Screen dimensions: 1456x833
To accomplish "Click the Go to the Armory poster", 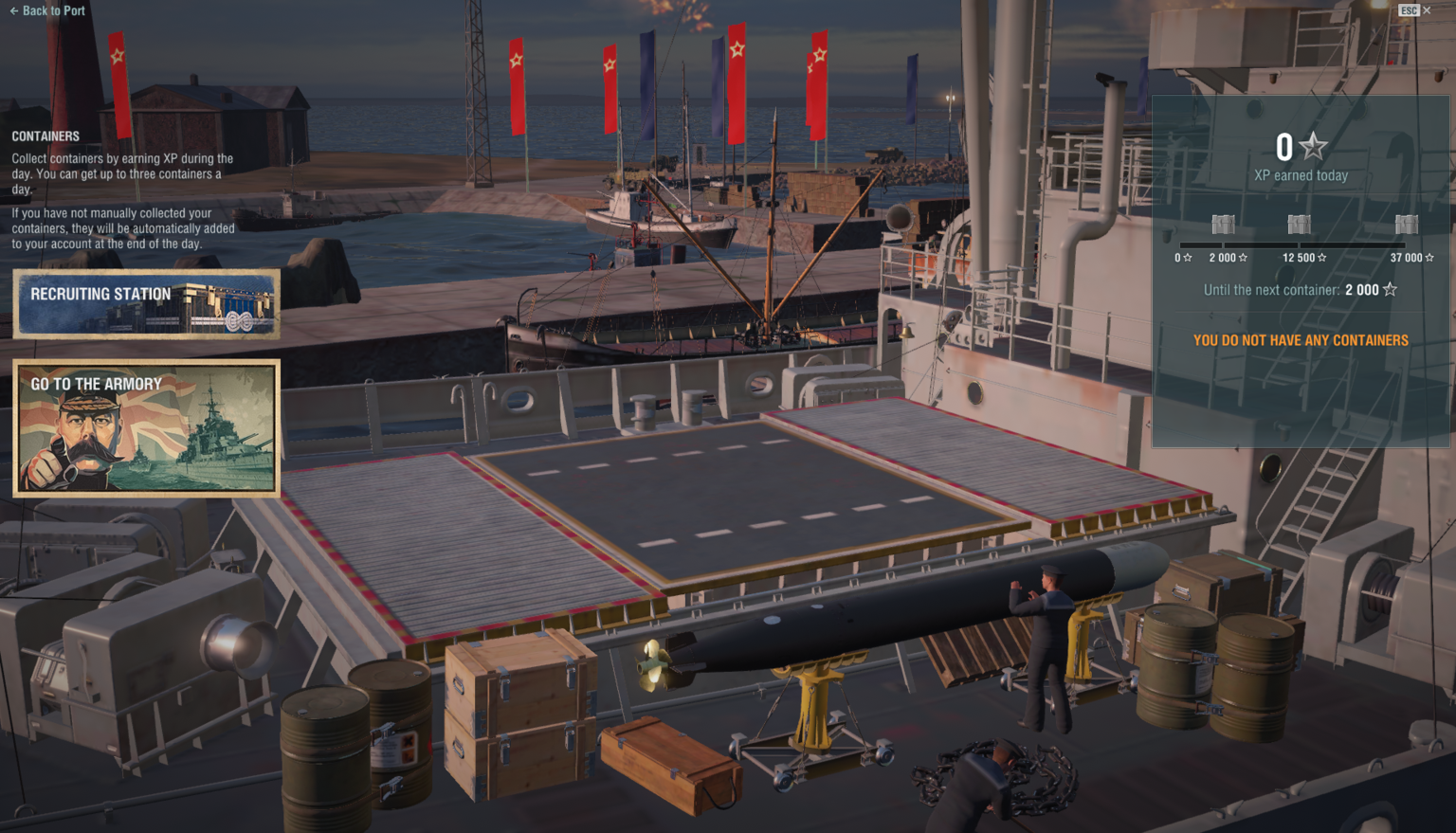I will coord(145,427).
